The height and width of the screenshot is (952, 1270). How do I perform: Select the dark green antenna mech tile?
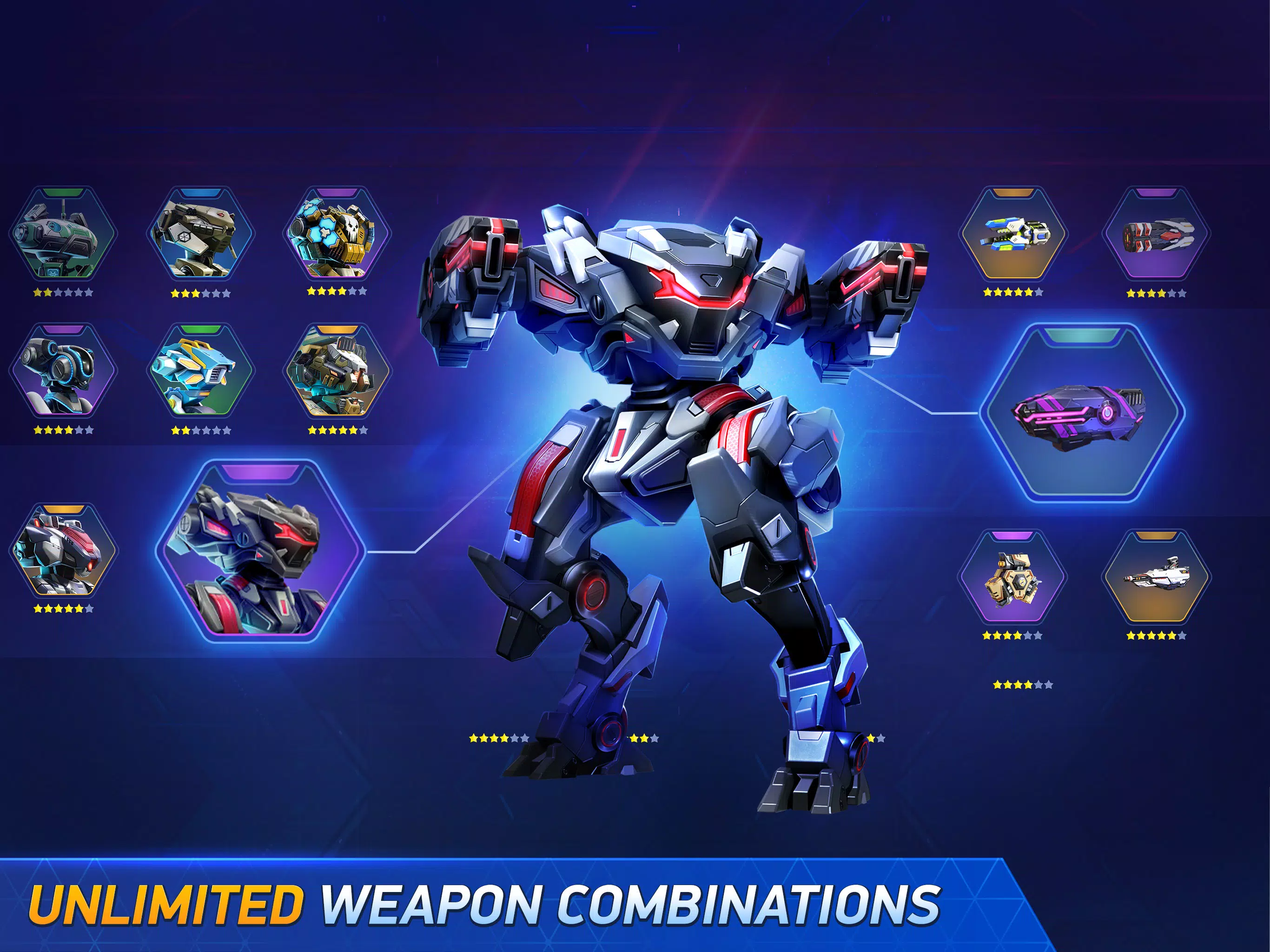pos(63,234)
